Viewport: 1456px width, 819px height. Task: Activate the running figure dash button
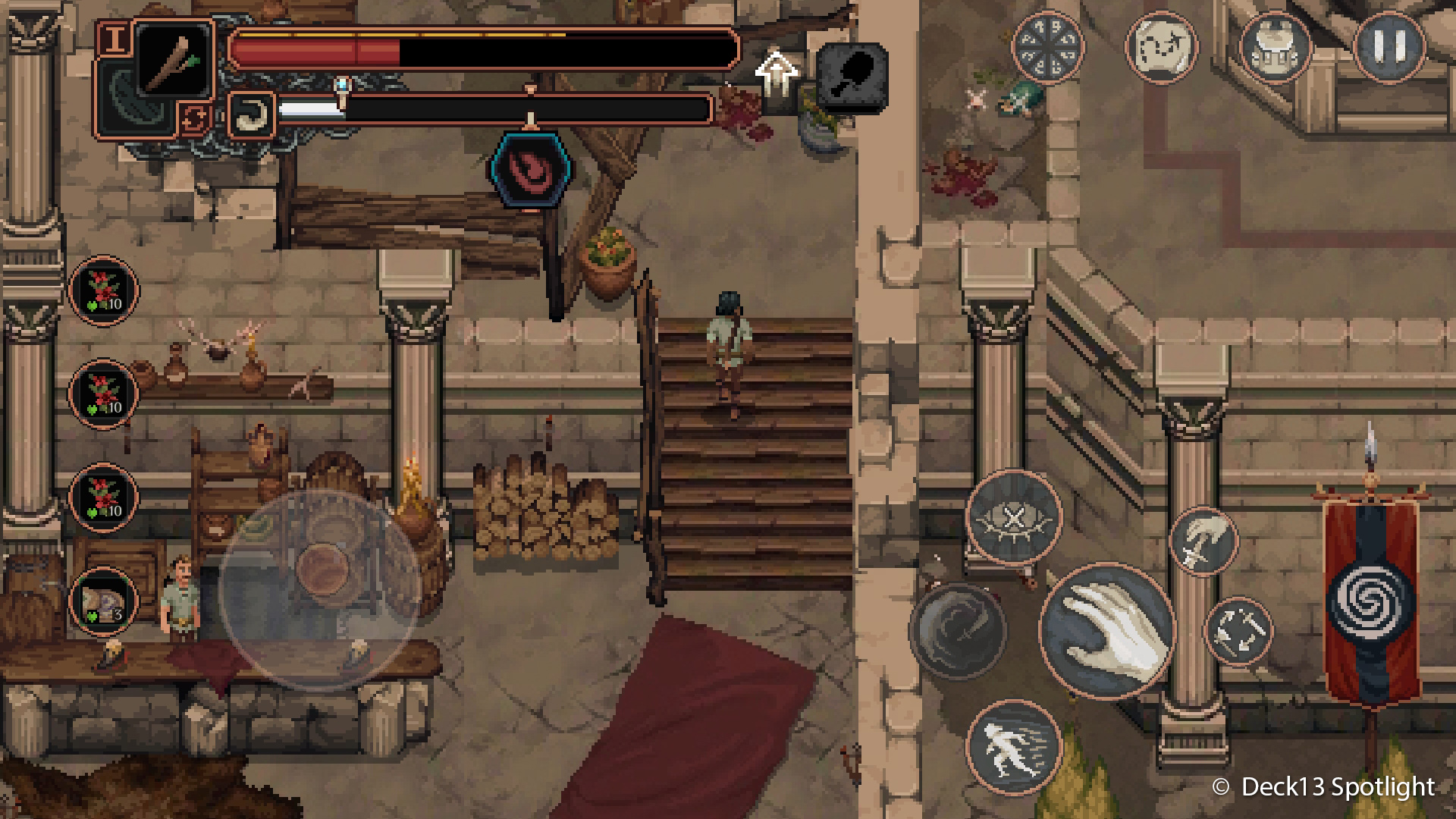tap(1014, 747)
